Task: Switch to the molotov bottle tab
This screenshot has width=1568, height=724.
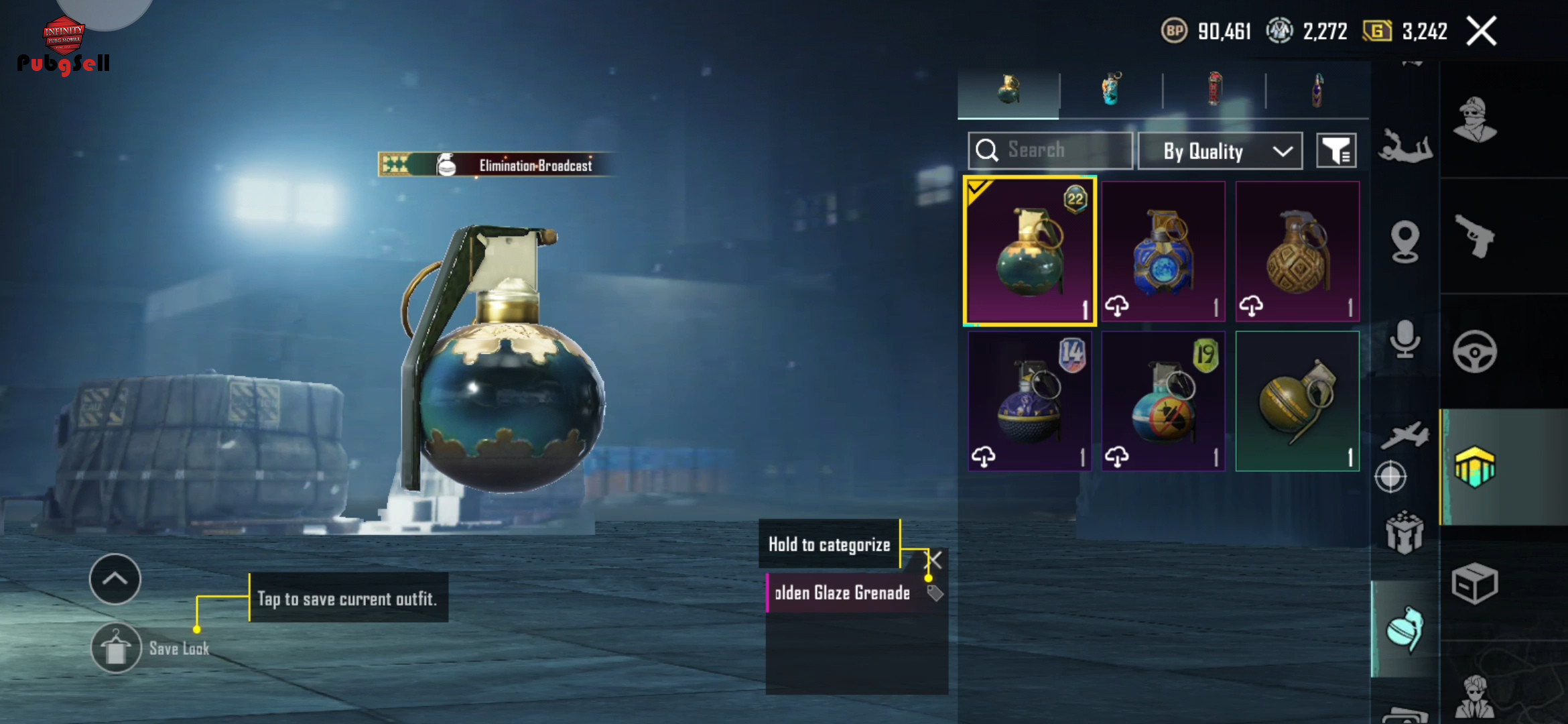Action: (x=1317, y=90)
